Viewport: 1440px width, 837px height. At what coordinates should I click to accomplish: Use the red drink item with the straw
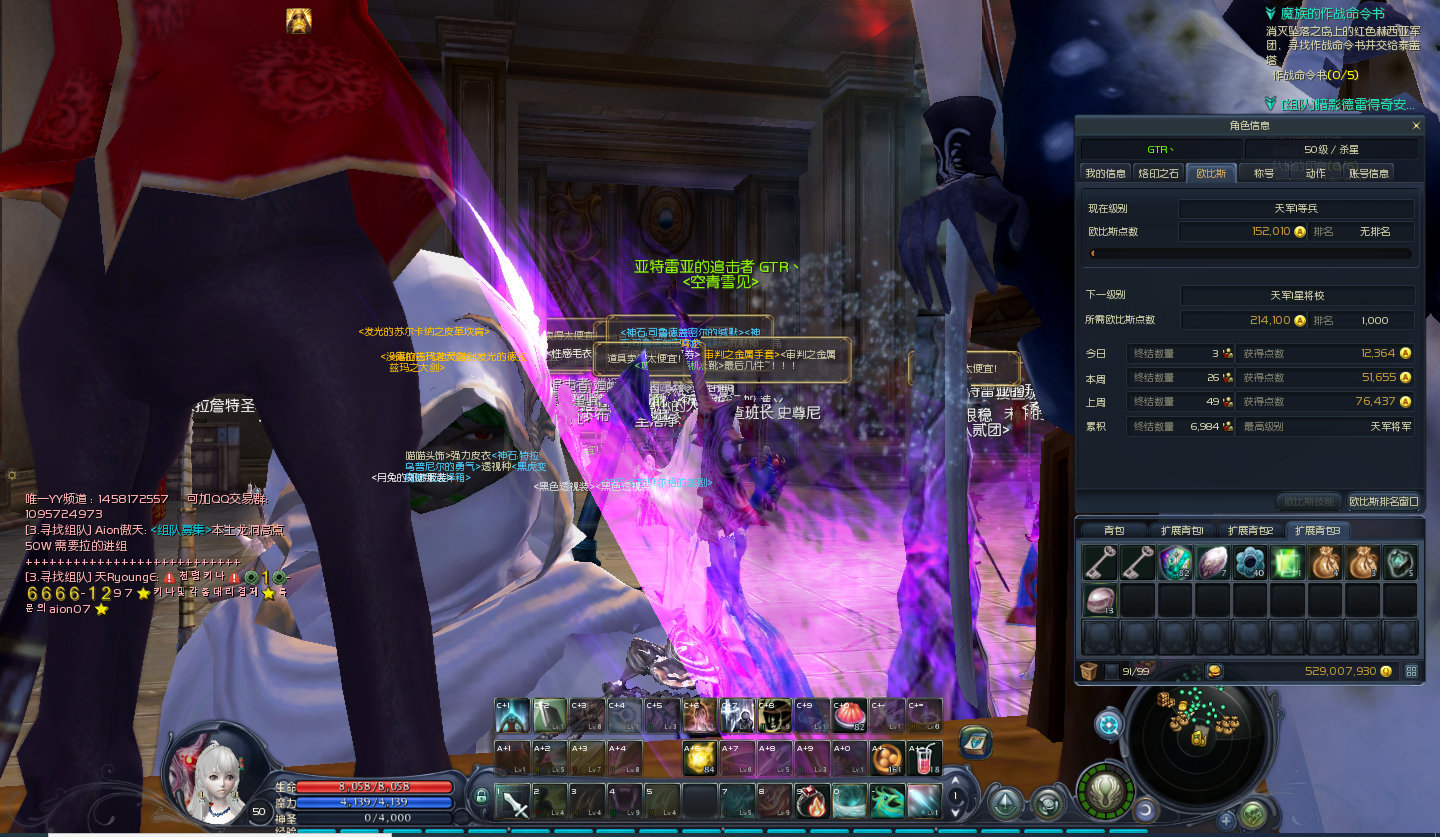click(923, 758)
